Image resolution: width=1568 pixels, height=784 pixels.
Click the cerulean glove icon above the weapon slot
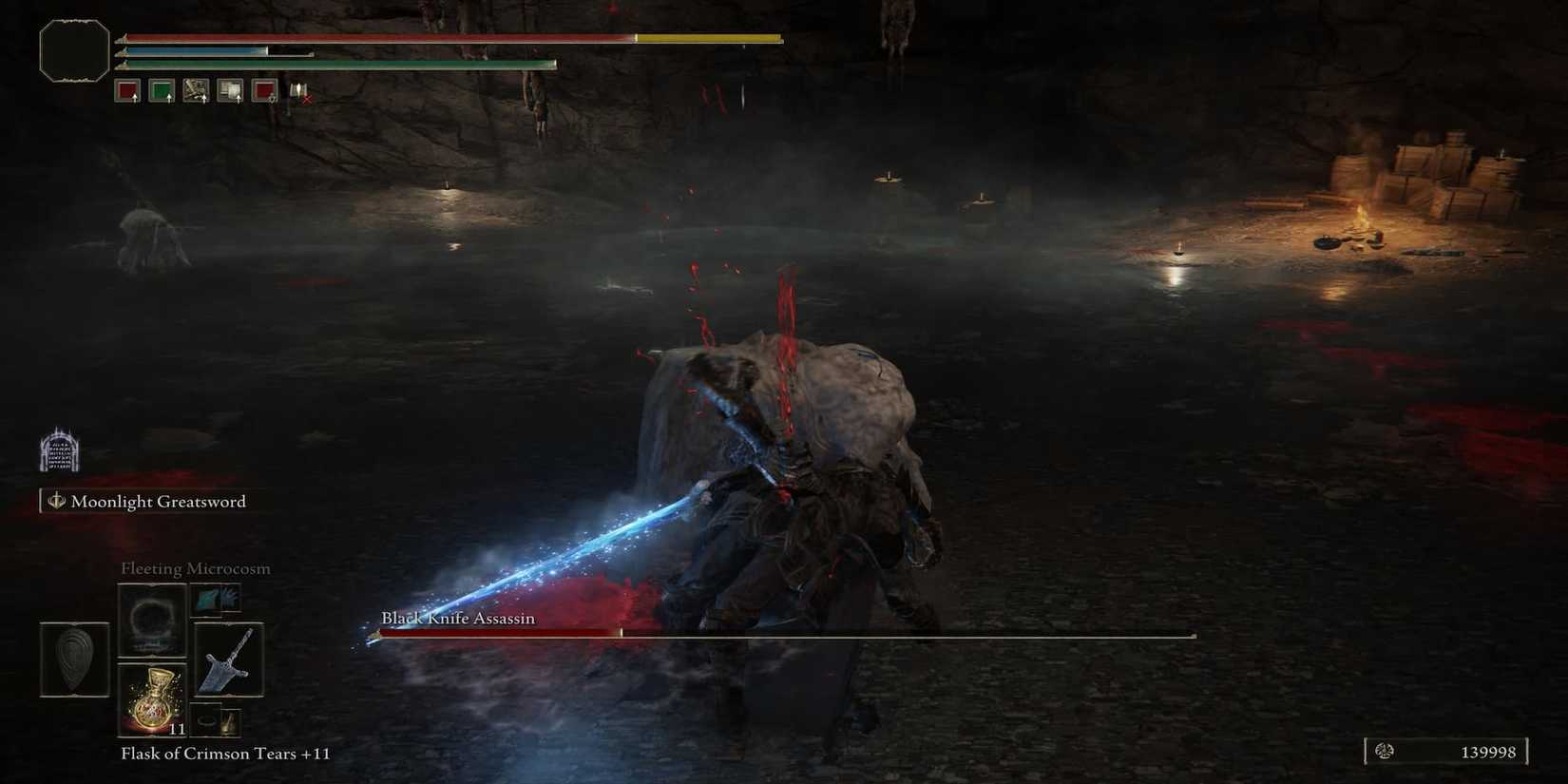click(217, 599)
